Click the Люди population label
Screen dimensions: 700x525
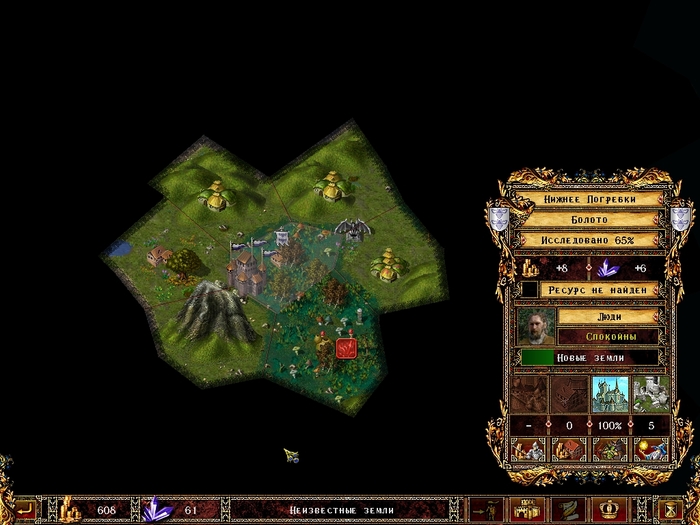pyautogui.click(x=608, y=316)
